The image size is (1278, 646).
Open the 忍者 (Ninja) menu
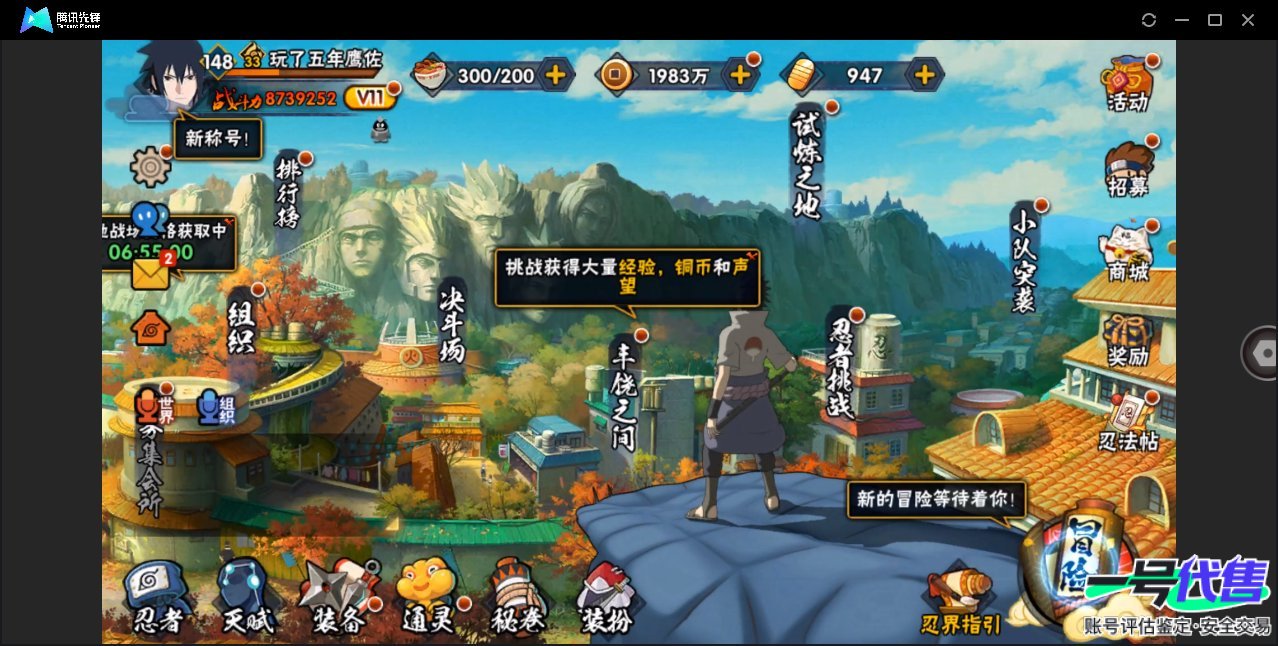pyautogui.click(x=157, y=596)
